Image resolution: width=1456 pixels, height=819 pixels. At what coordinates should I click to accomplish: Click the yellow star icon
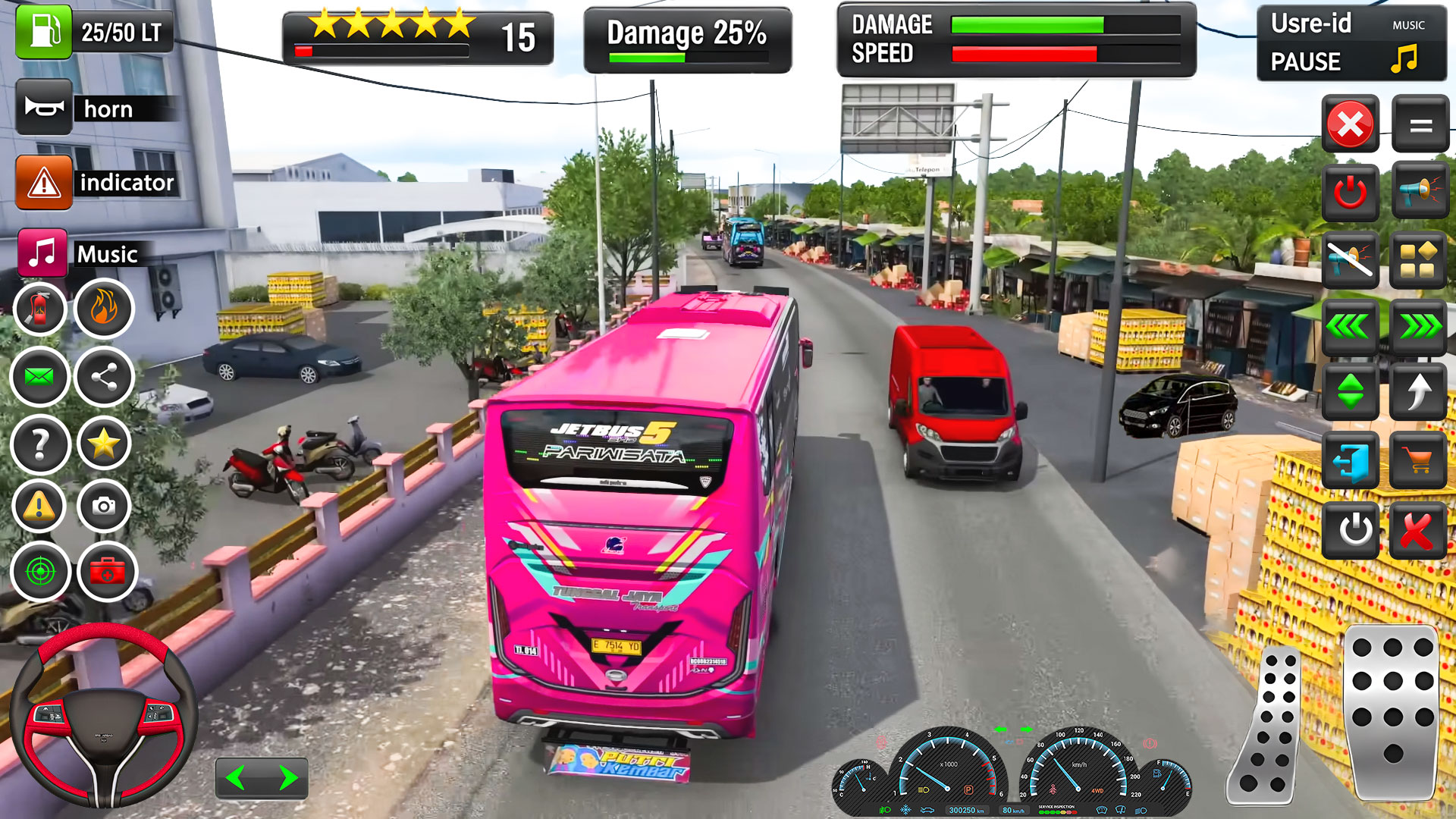(104, 444)
